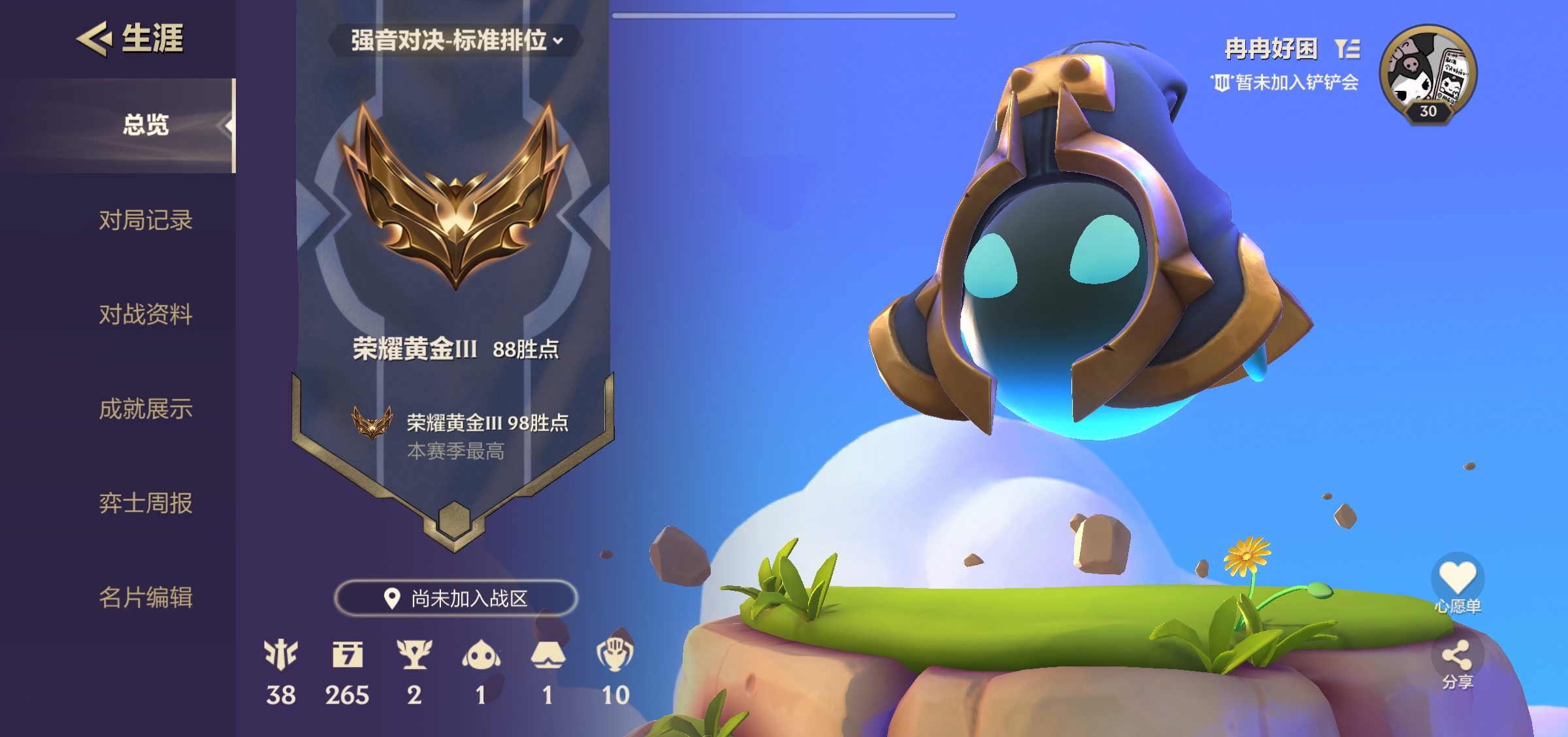Choose the 名片编辑 card editor tab
Screen dimensions: 1568x737
tap(146, 597)
